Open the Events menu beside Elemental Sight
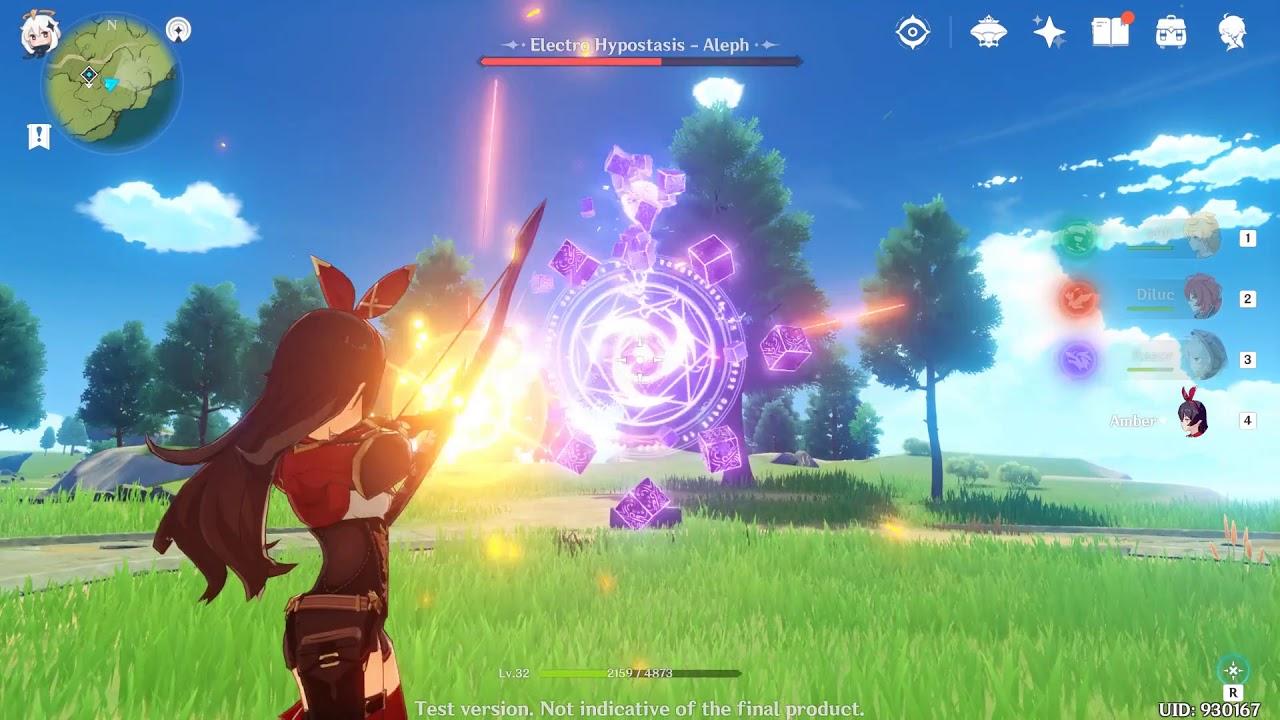Viewport: 1280px width, 720px height. pyautogui.click(x=988, y=31)
